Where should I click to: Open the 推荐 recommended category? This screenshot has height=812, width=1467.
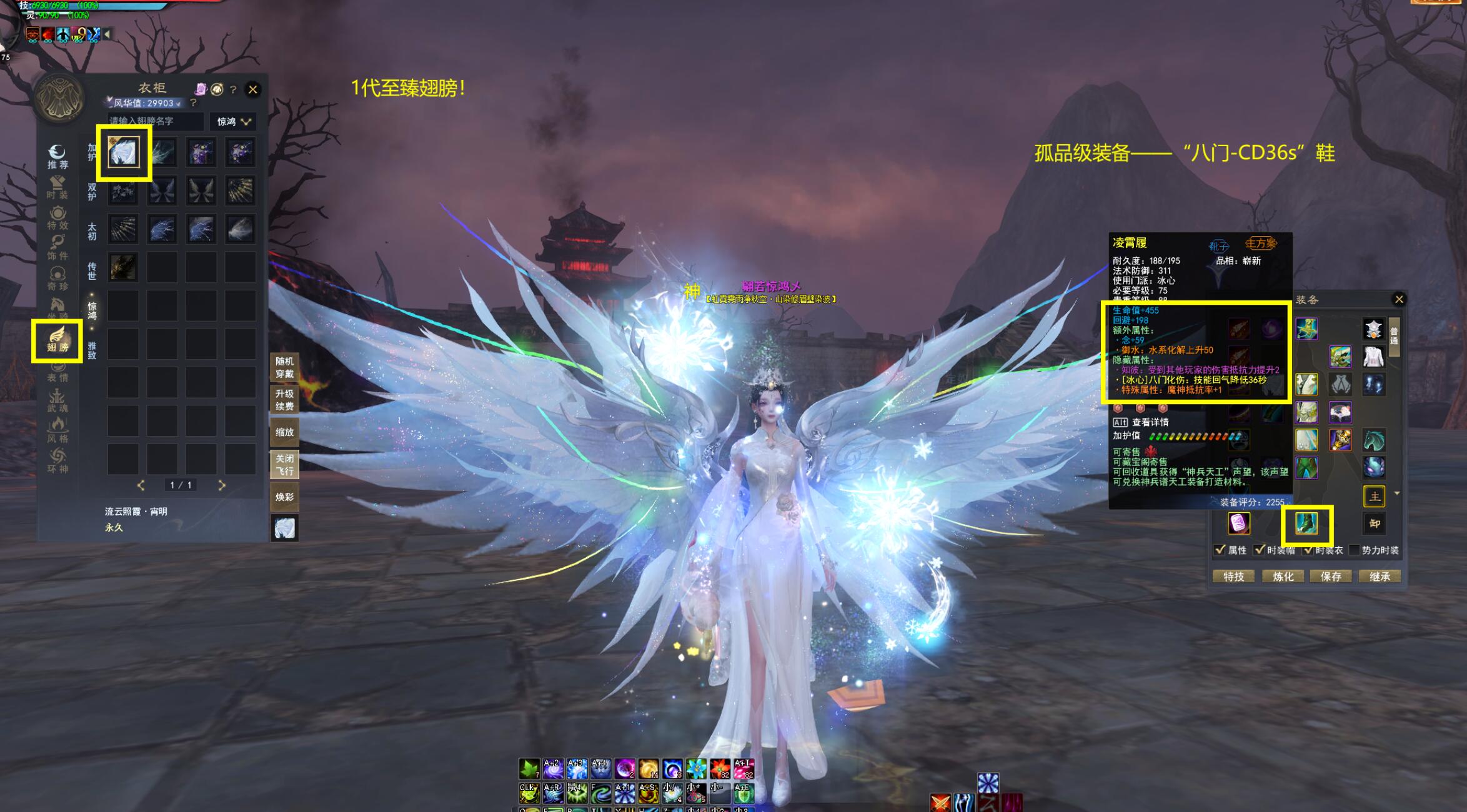point(57,157)
